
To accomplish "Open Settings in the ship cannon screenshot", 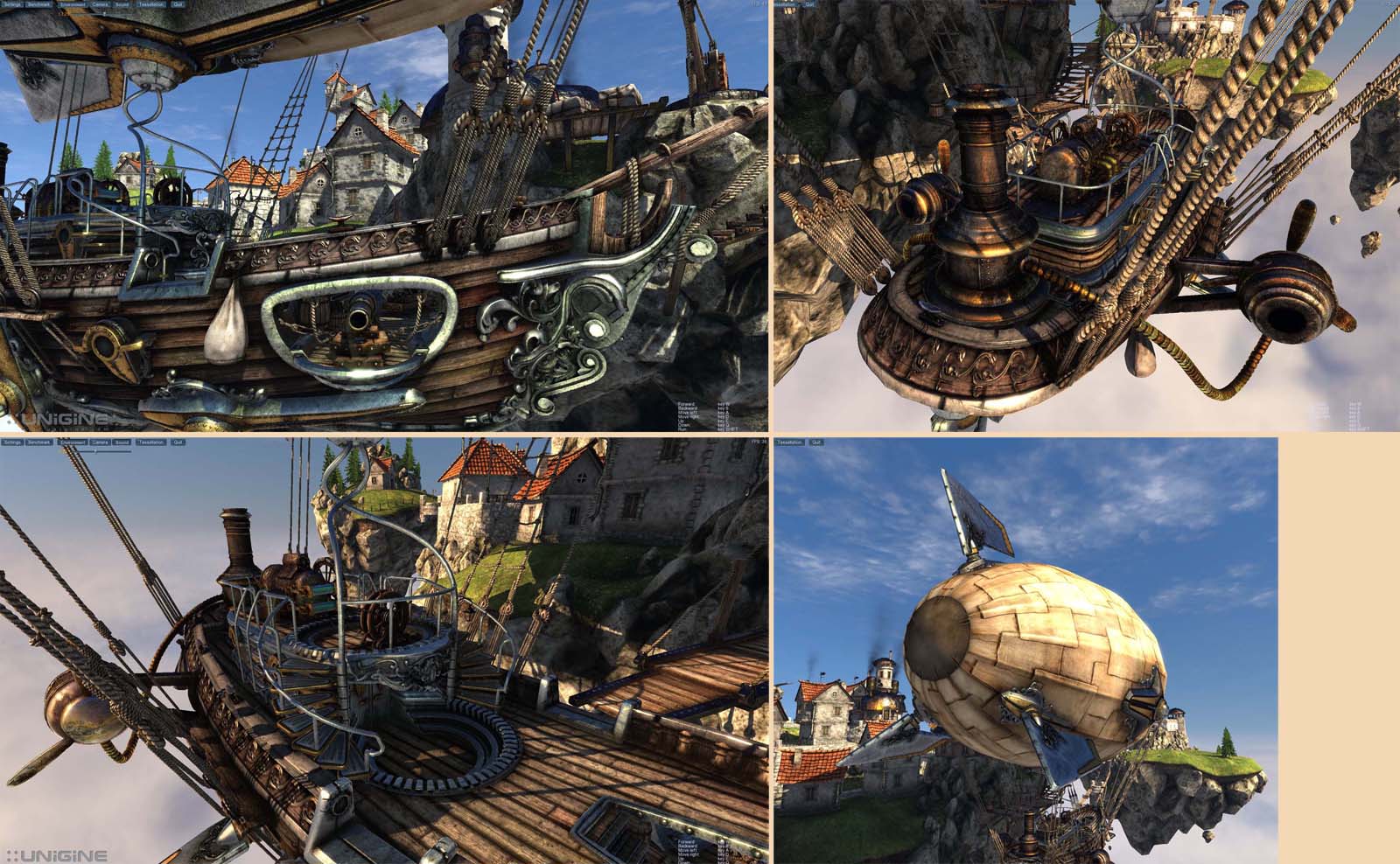I will tap(12, 4).
